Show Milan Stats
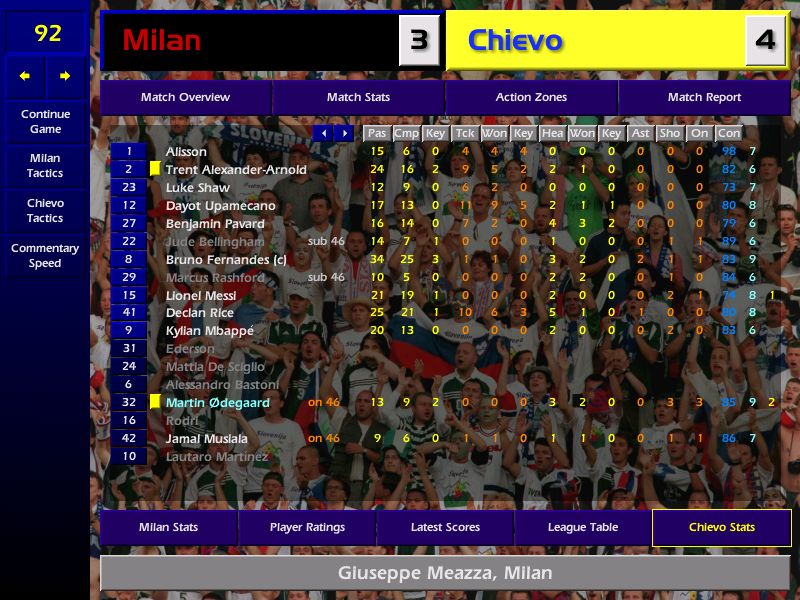800x600 pixels. [168, 528]
